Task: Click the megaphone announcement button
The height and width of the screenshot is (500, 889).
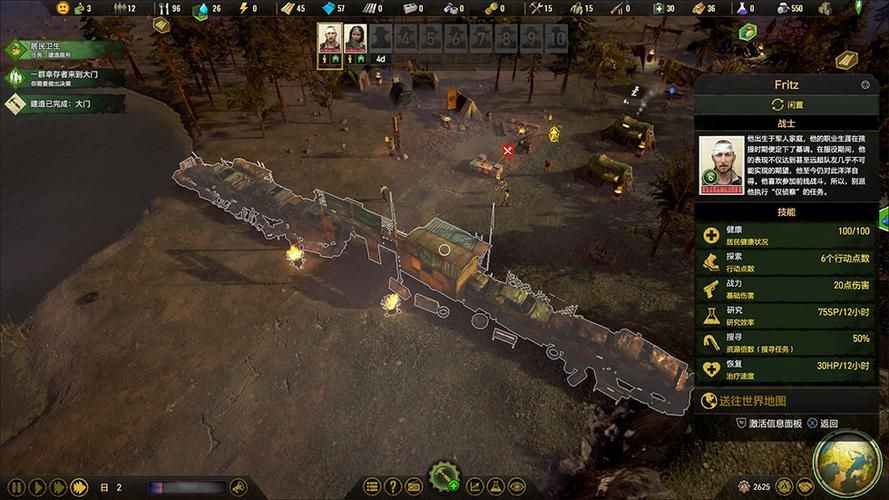Action: [x=238, y=487]
